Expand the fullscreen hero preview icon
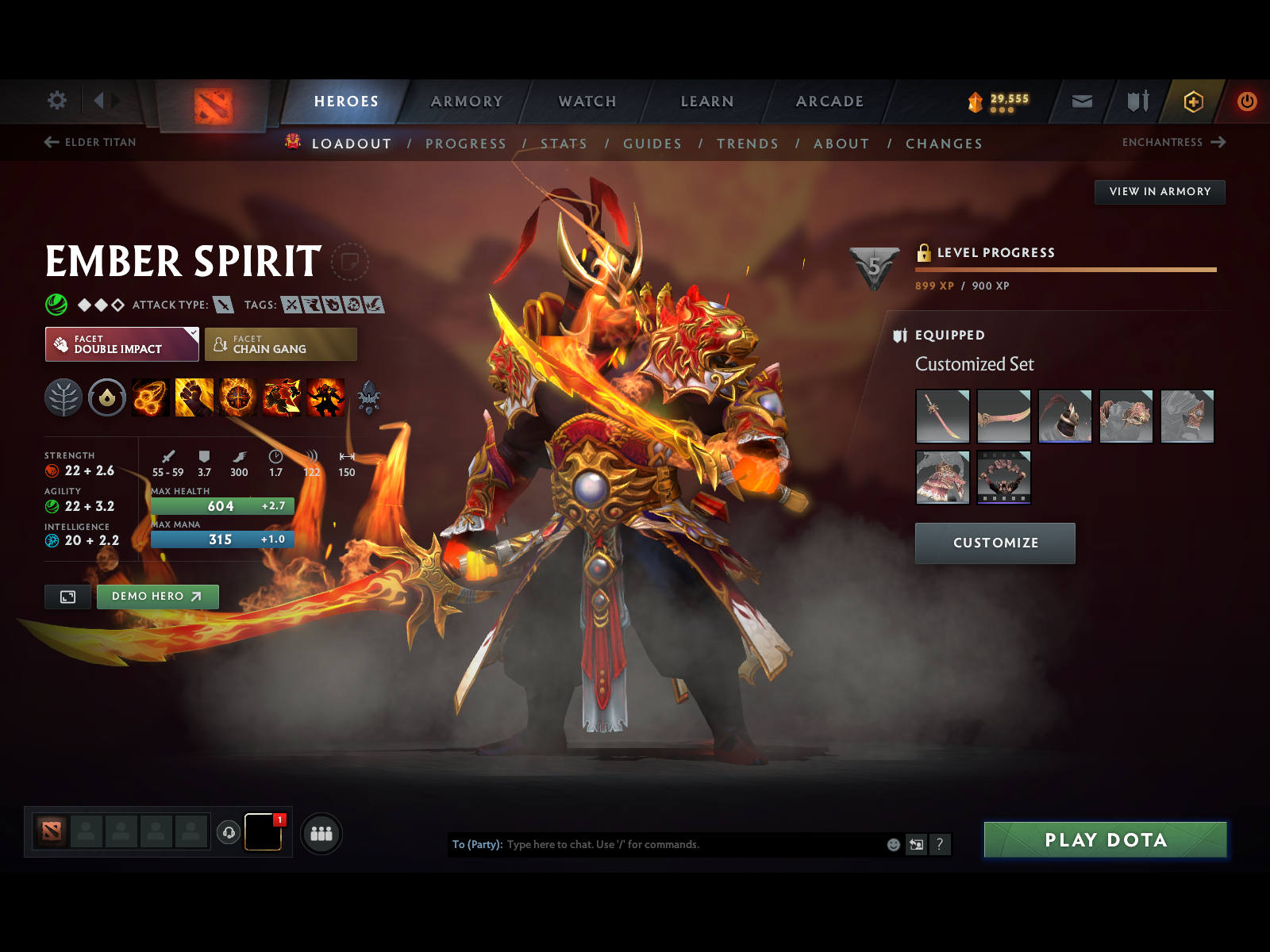The height and width of the screenshot is (952, 1270). [x=67, y=597]
